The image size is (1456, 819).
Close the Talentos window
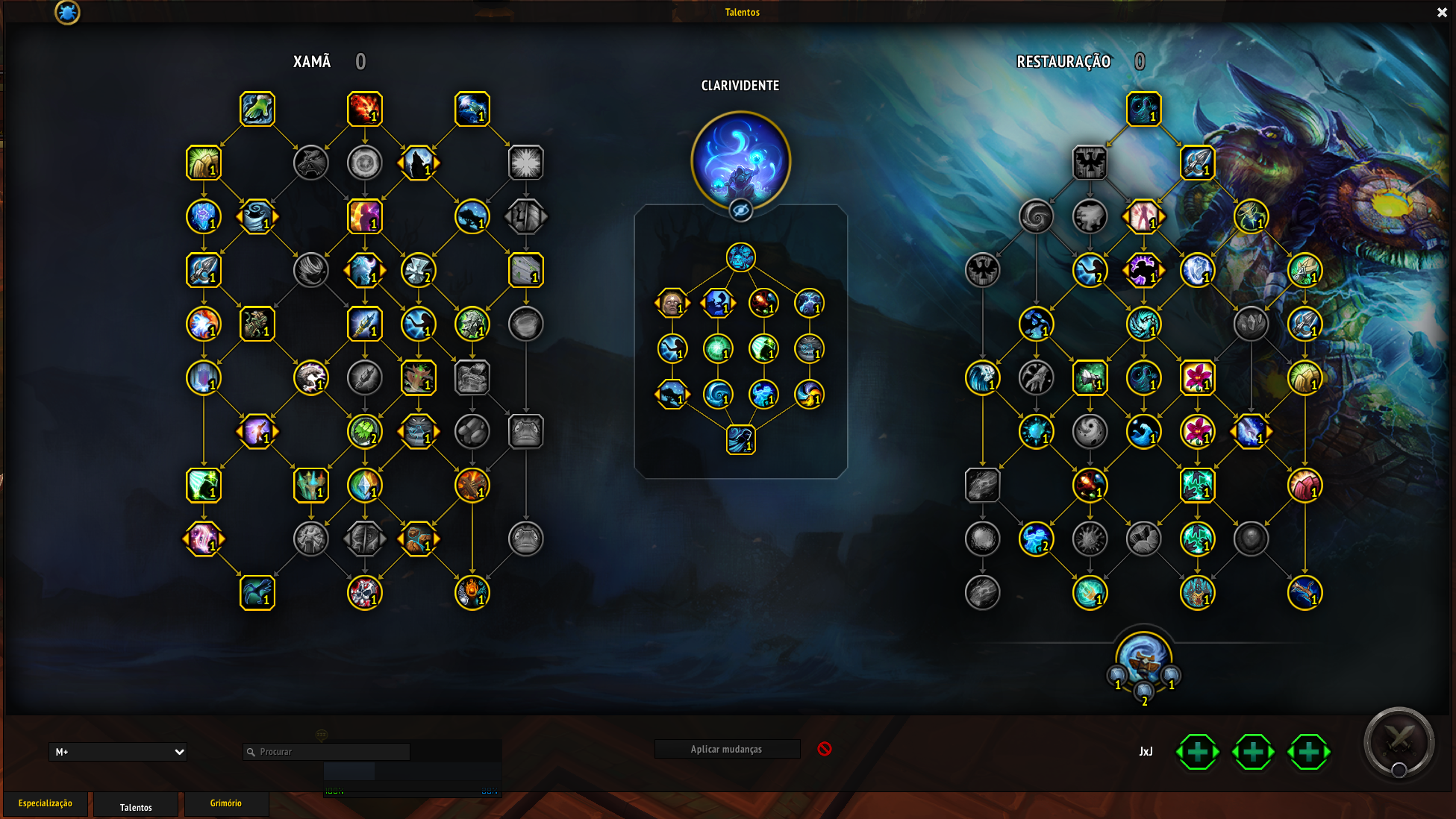(1442, 13)
